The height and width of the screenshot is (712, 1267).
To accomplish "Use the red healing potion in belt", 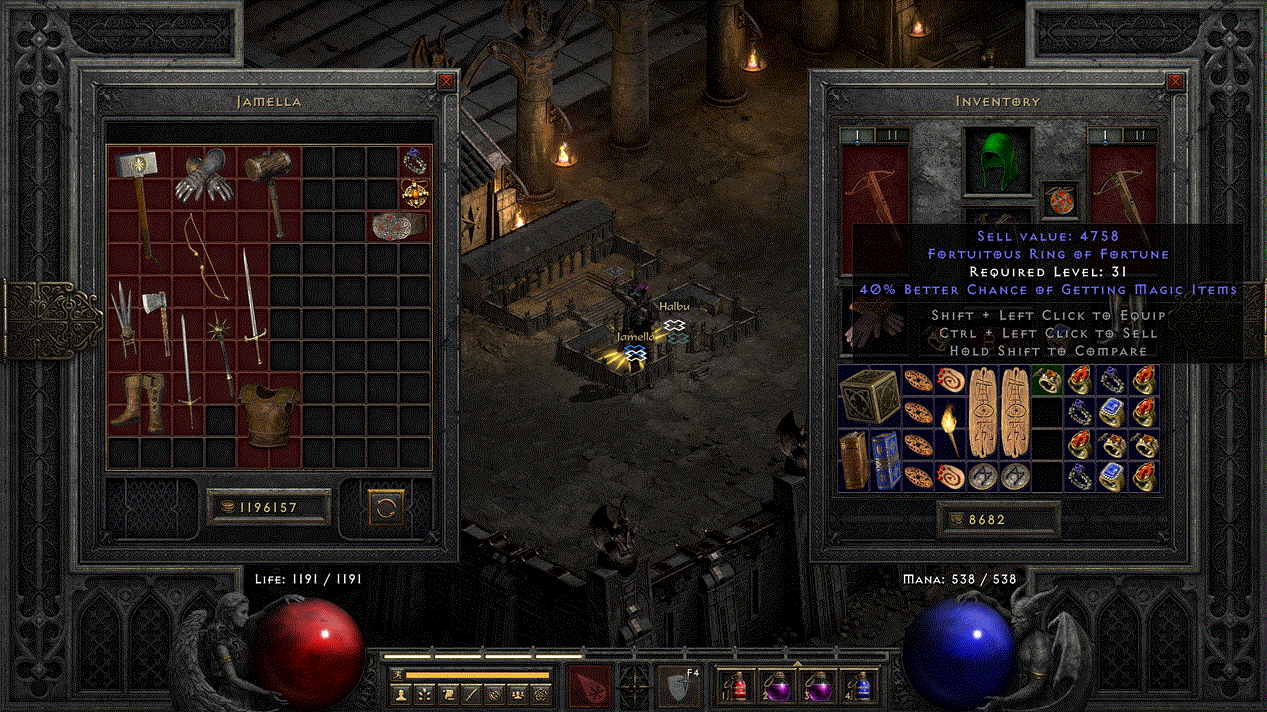I will coord(740,685).
